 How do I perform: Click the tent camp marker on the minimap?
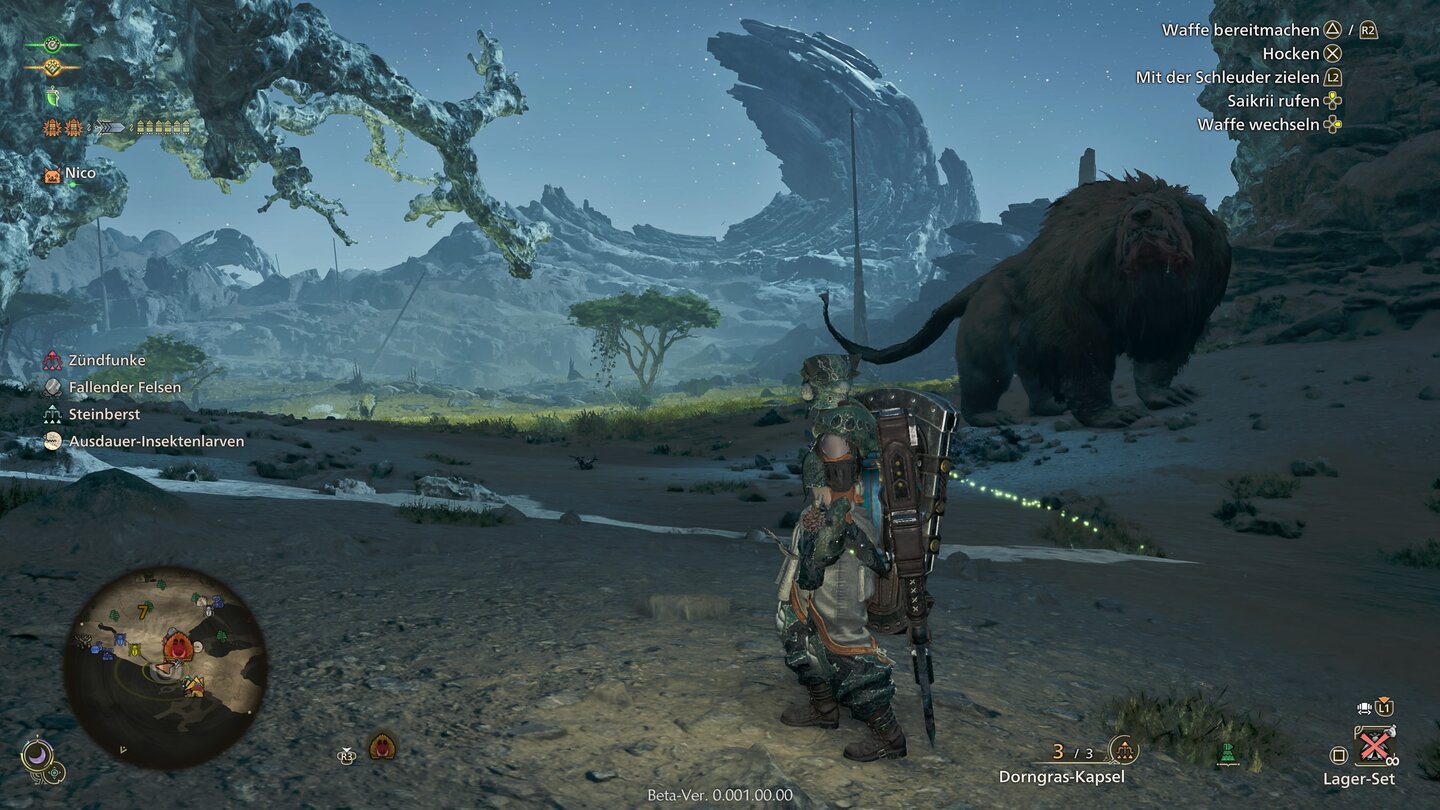coord(193,686)
